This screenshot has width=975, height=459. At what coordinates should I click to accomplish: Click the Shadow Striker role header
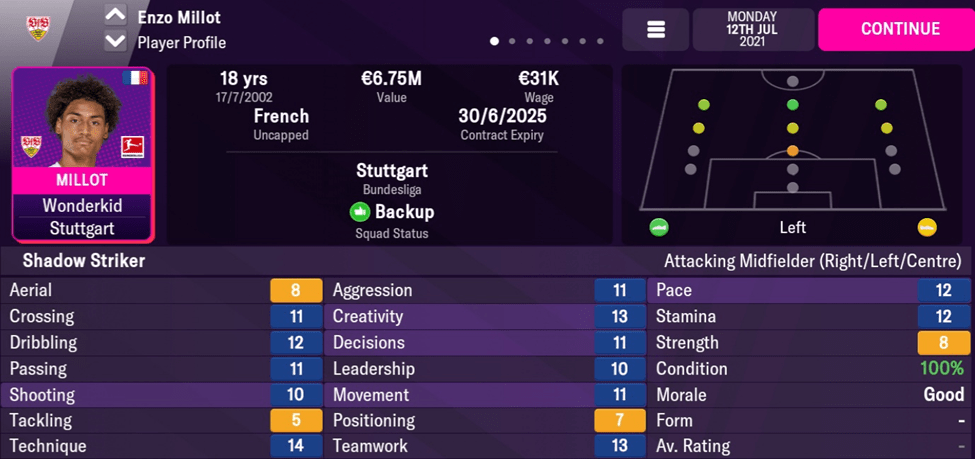[x=84, y=261]
